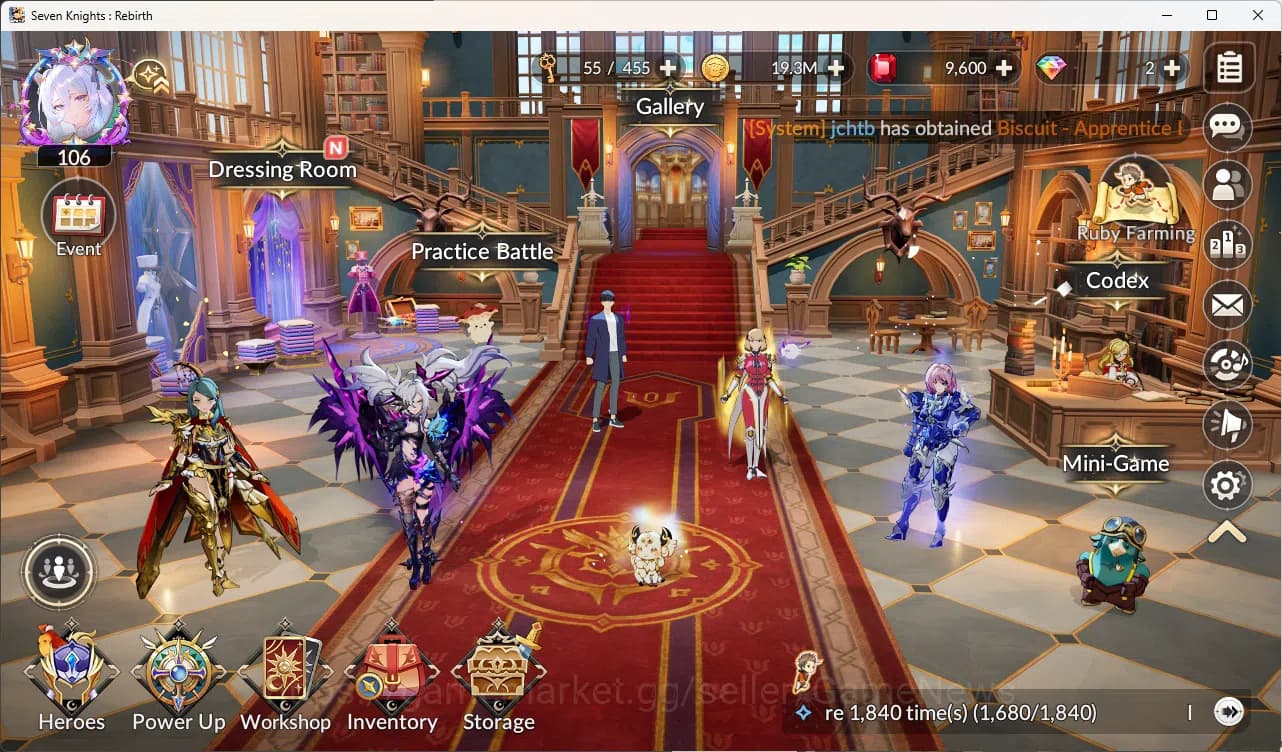1282x752 pixels.
Task: Open the friends list icon
Action: [1228, 187]
